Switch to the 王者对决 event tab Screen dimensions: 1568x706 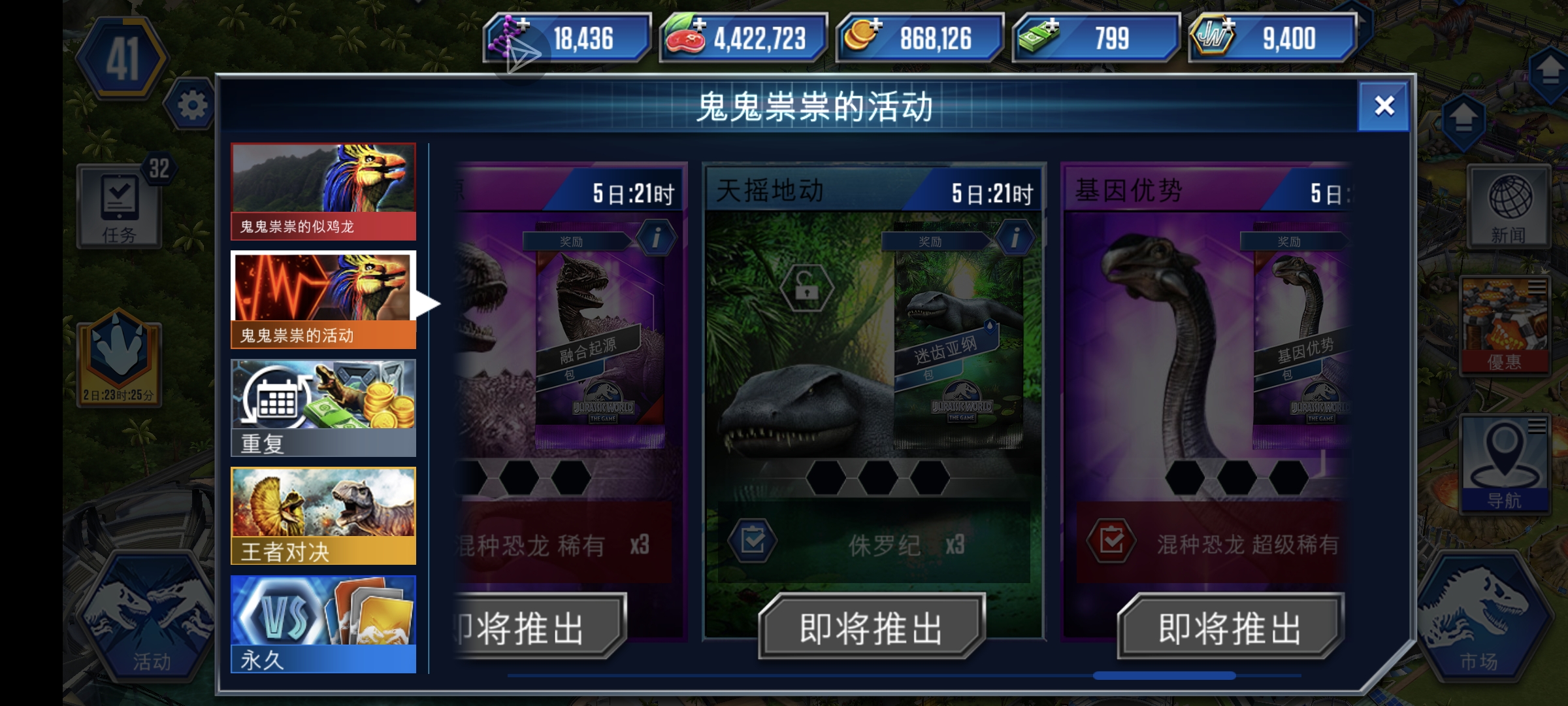[x=323, y=516]
